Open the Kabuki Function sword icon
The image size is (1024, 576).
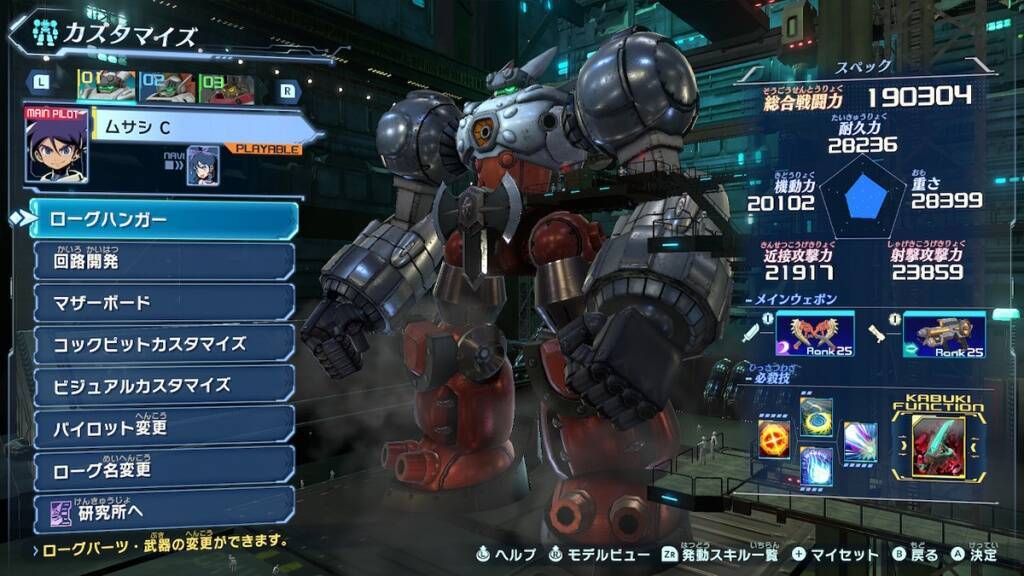pos(938,447)
